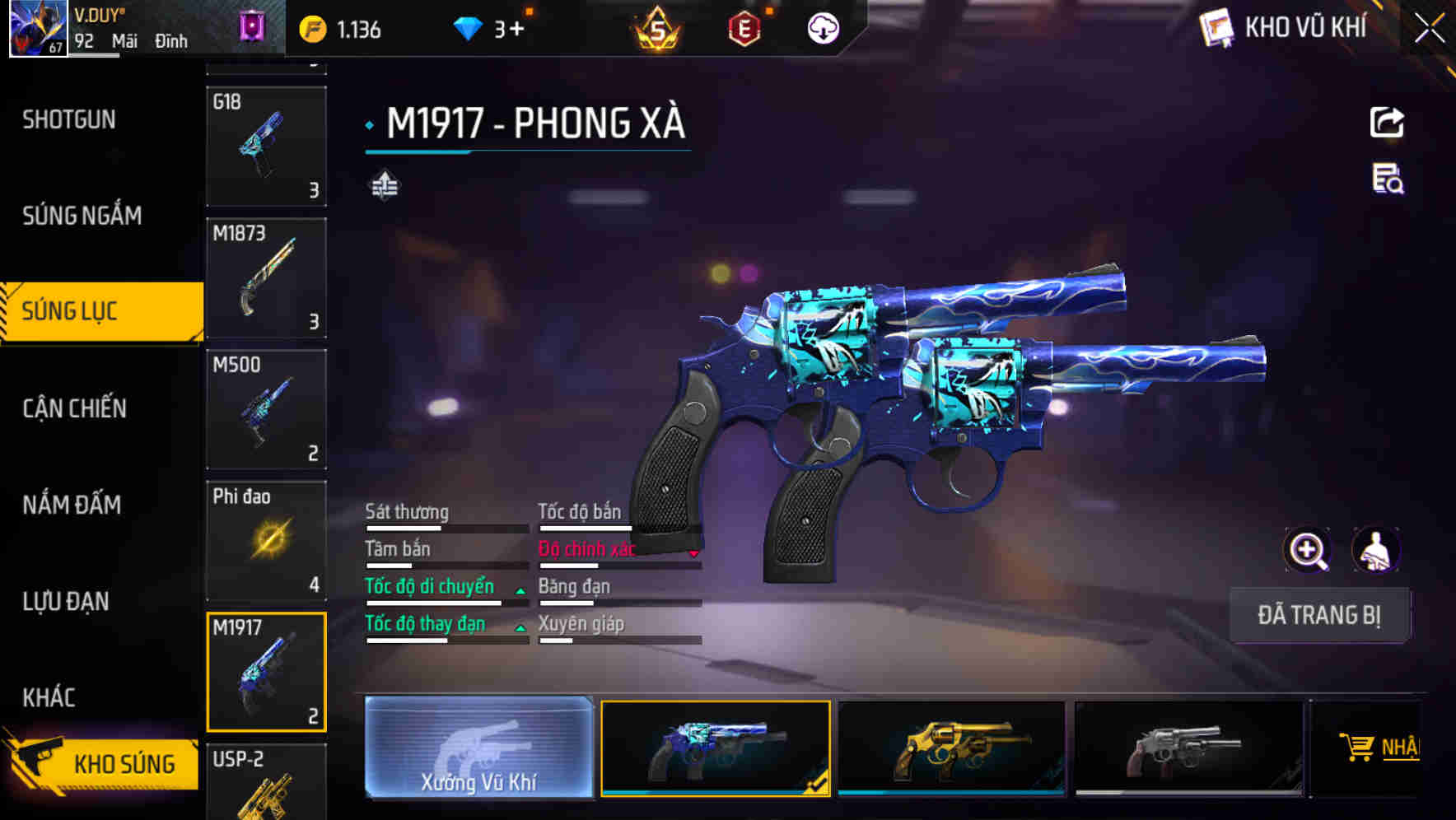The width and height of the screenshot is (1456, 820).
Task: Open diamond top-up via the diamond icon
Action: [x=469, y=27]
